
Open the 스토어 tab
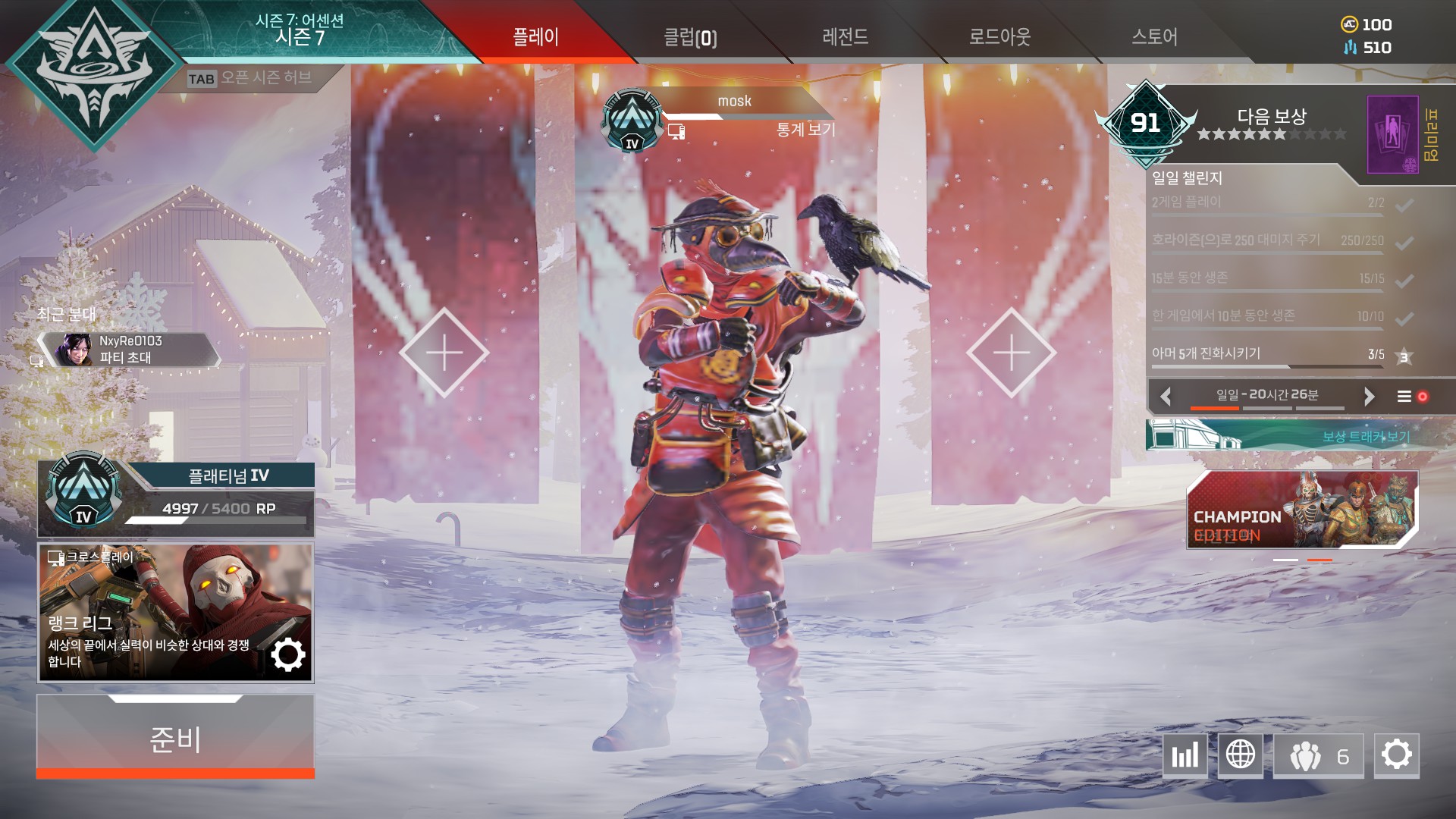(x=1154, y=36)
